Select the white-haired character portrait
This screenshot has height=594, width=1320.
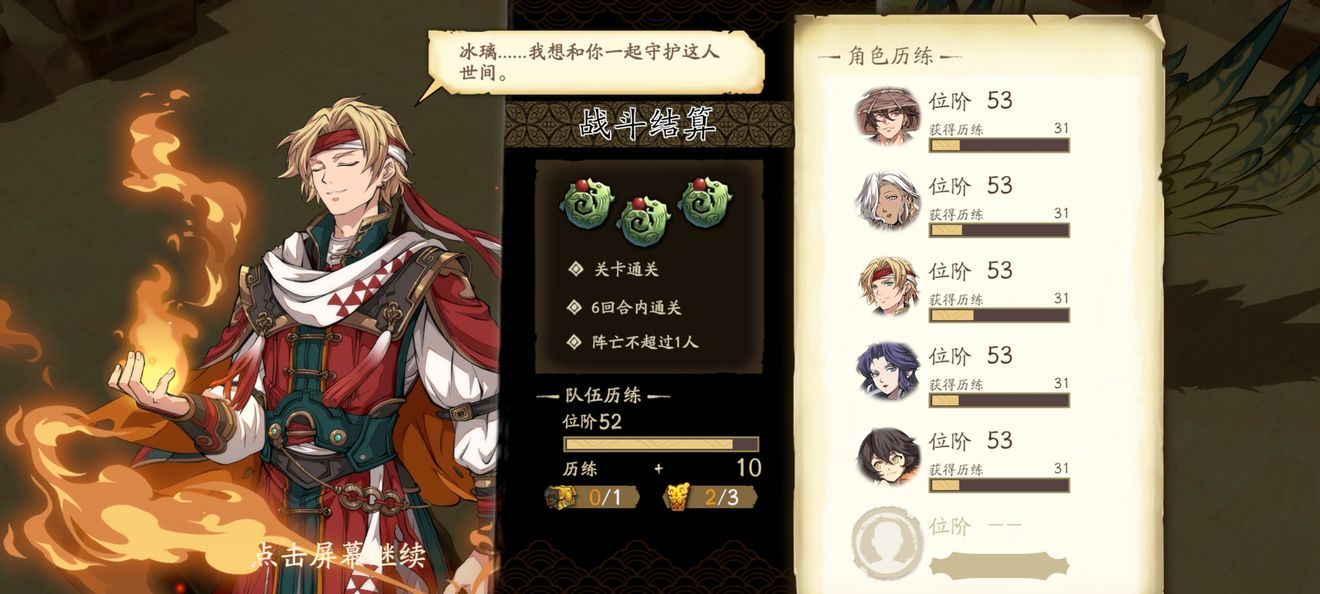pos(887,200)
